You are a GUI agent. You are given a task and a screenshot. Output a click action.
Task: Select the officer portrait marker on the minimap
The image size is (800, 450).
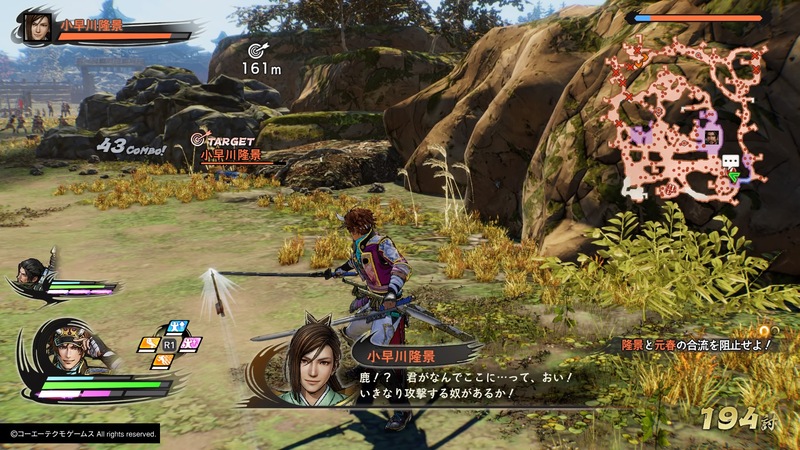[711, 136]
